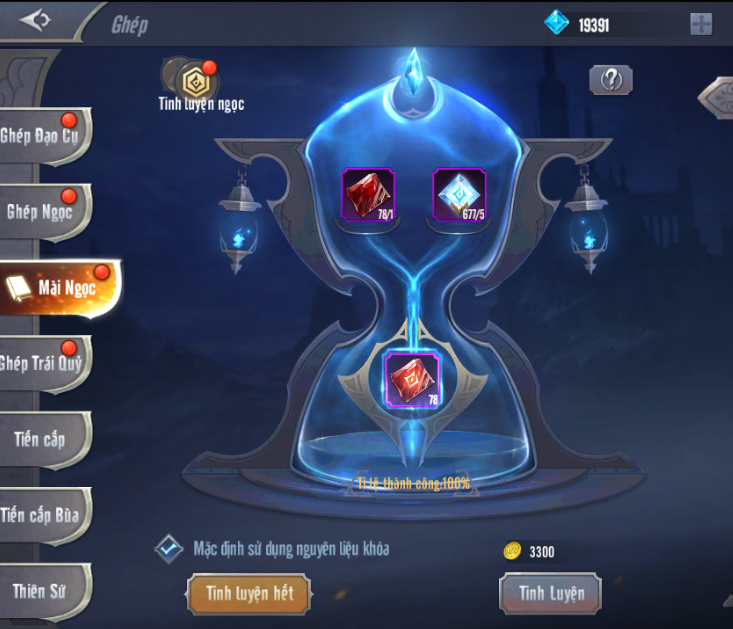Click the Tinh luyện hết button
Screen dimensions: 733x629
249,593
